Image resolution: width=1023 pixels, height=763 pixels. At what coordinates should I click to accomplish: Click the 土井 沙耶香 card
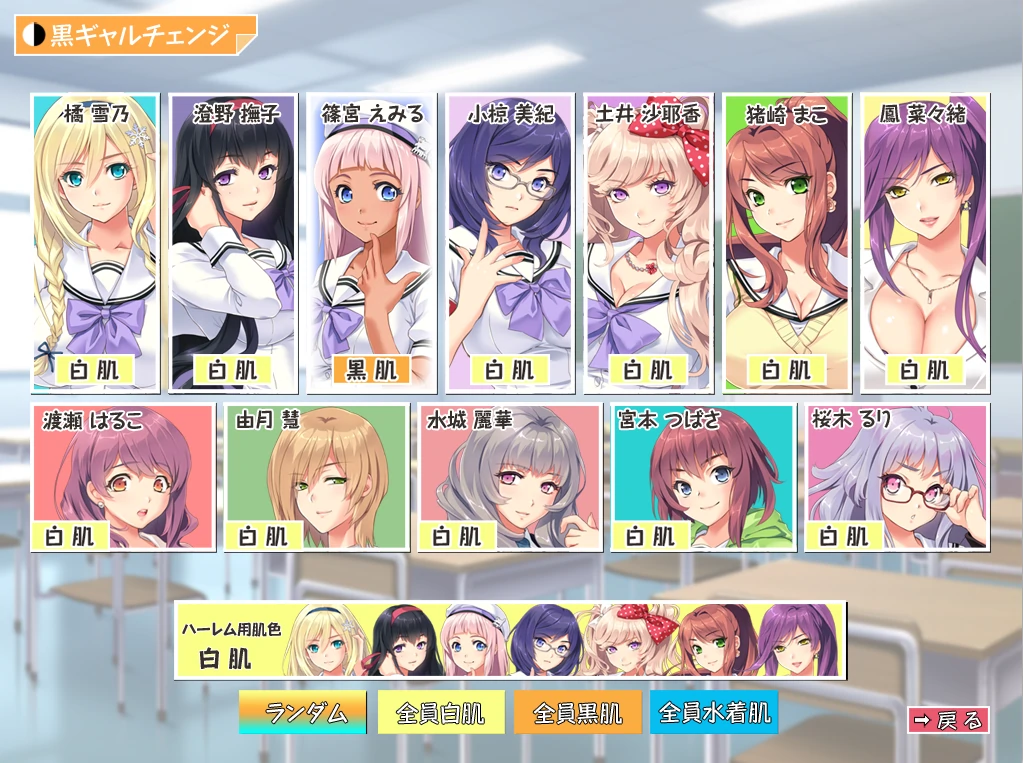point(648,242)
